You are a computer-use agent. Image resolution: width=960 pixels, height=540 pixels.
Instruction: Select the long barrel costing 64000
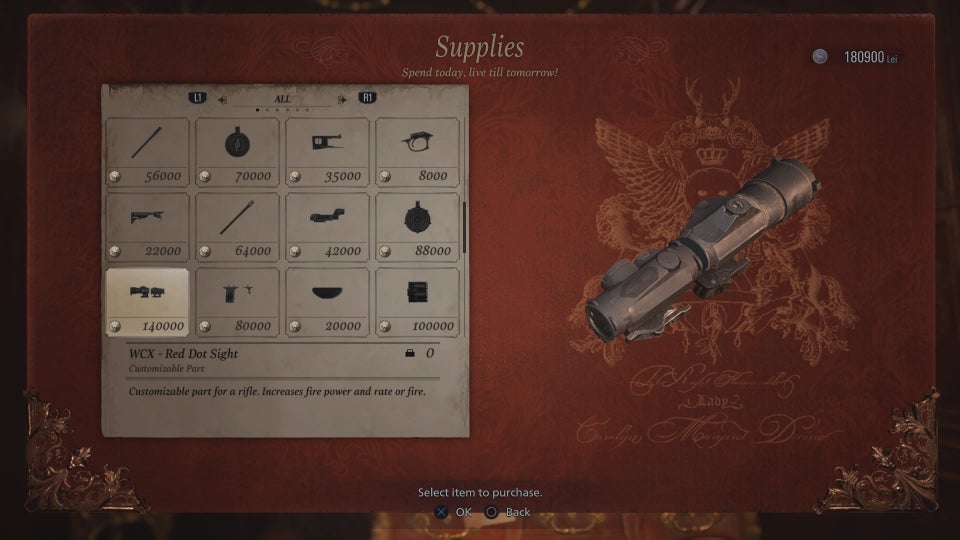click(x=237, y=227)
